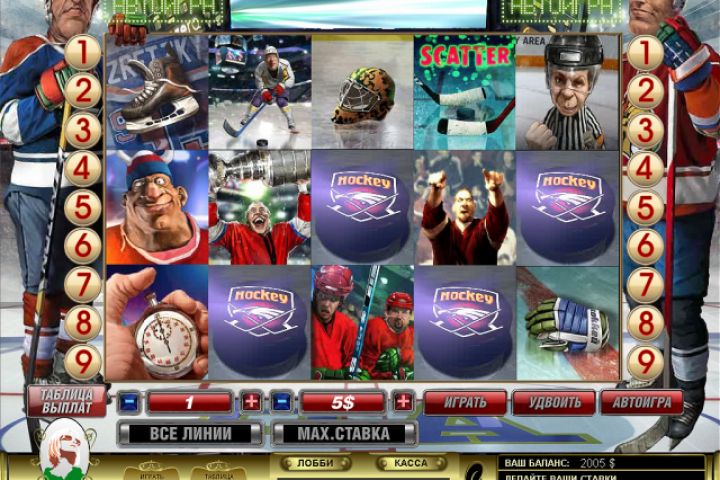Increase the number of lines
The height and width of the screenshot is (480, 720).
tap(250, 402)
